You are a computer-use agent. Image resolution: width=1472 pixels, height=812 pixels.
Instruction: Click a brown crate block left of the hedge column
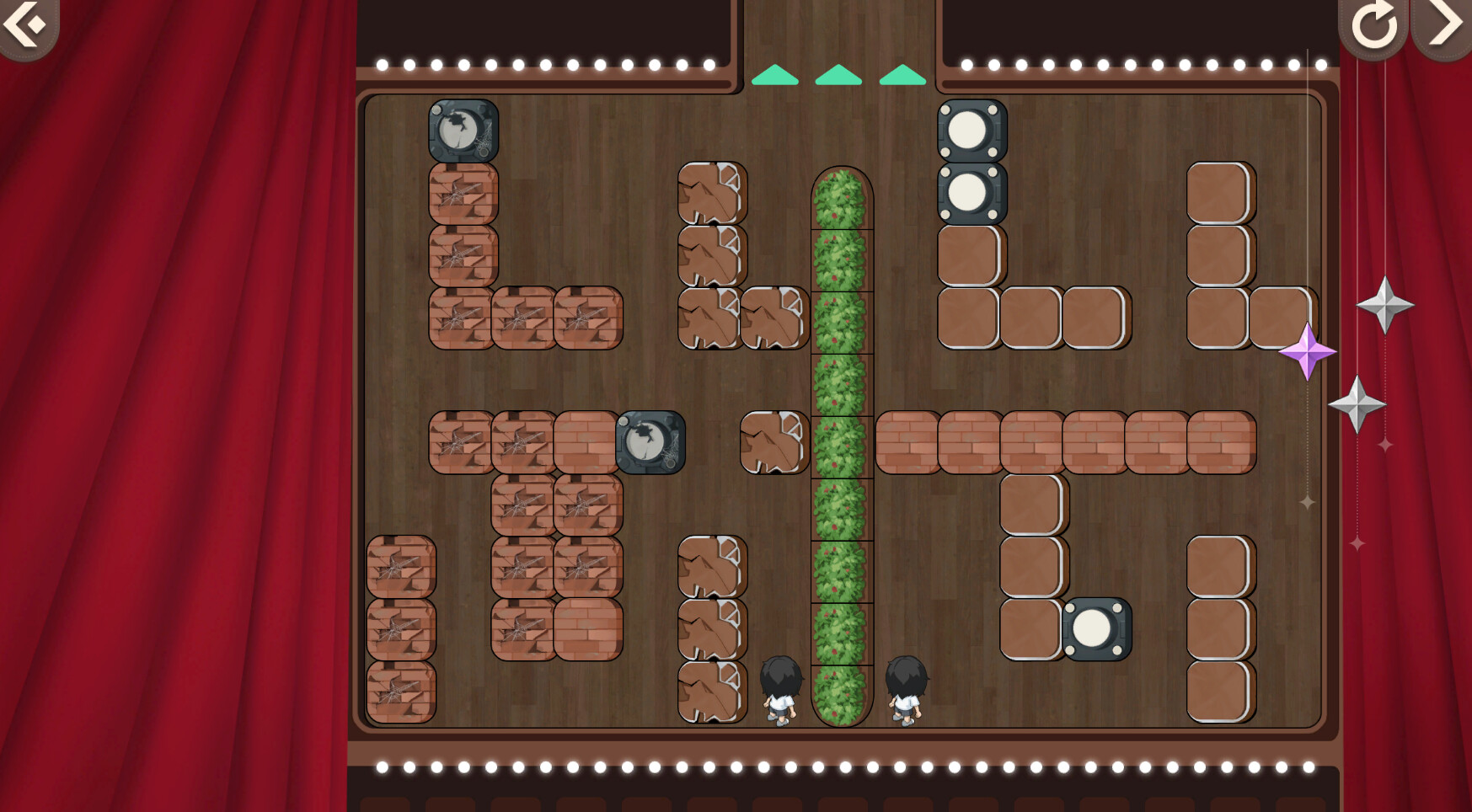click(x=712, y=194)
